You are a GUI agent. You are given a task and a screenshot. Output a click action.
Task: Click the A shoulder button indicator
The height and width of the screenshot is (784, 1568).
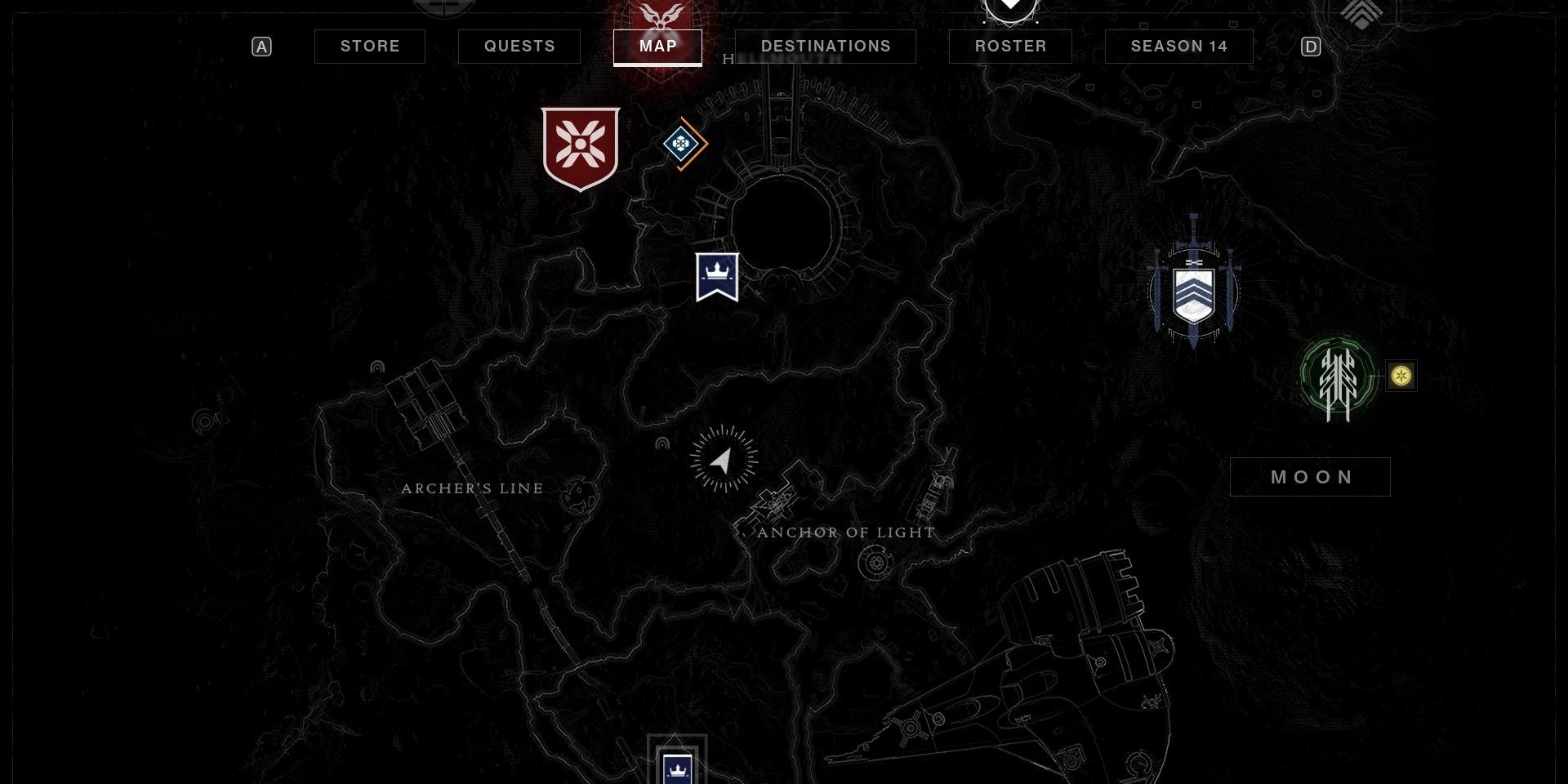coord(261,47)
